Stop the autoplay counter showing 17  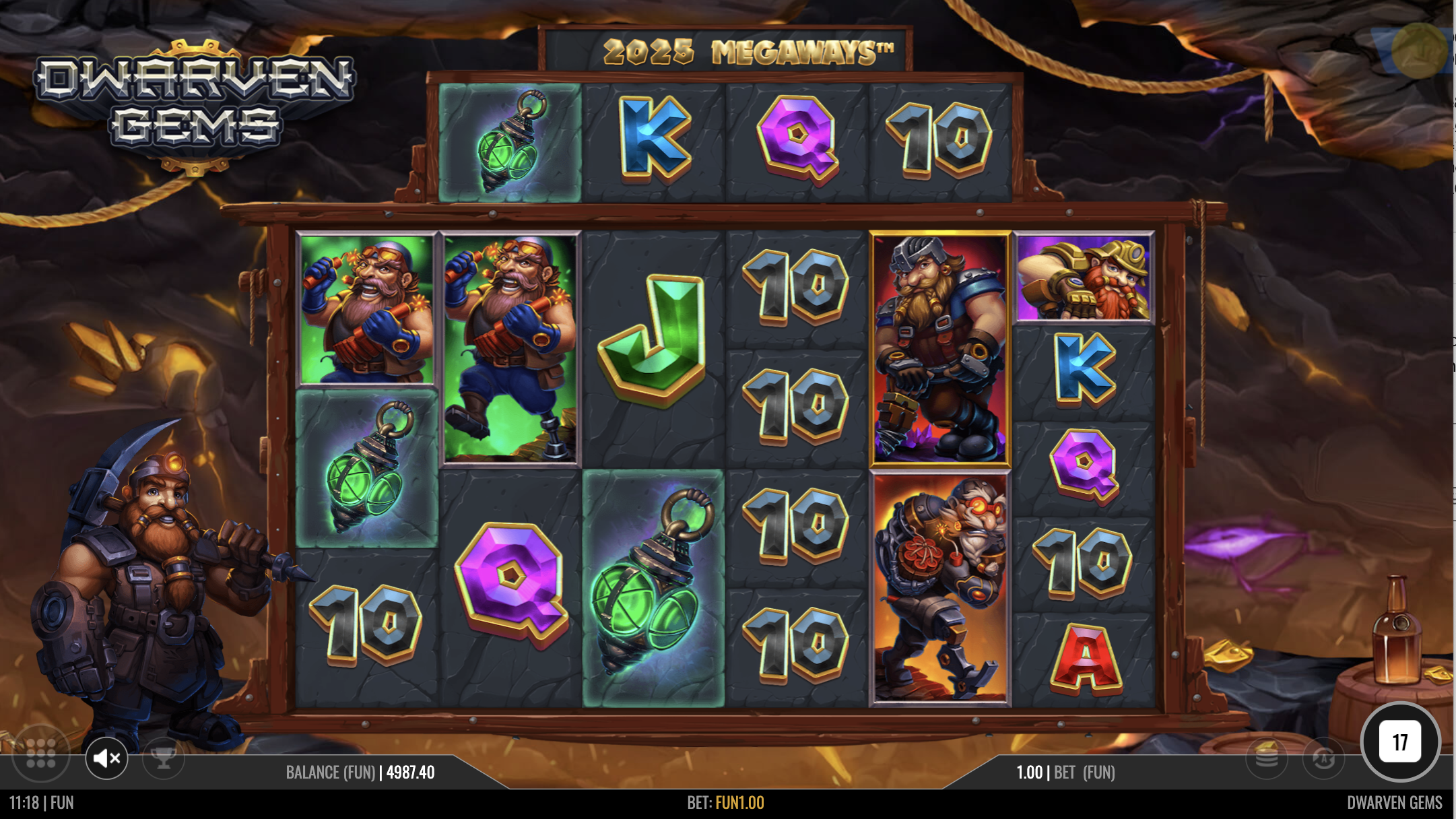tap(1400, 742)
